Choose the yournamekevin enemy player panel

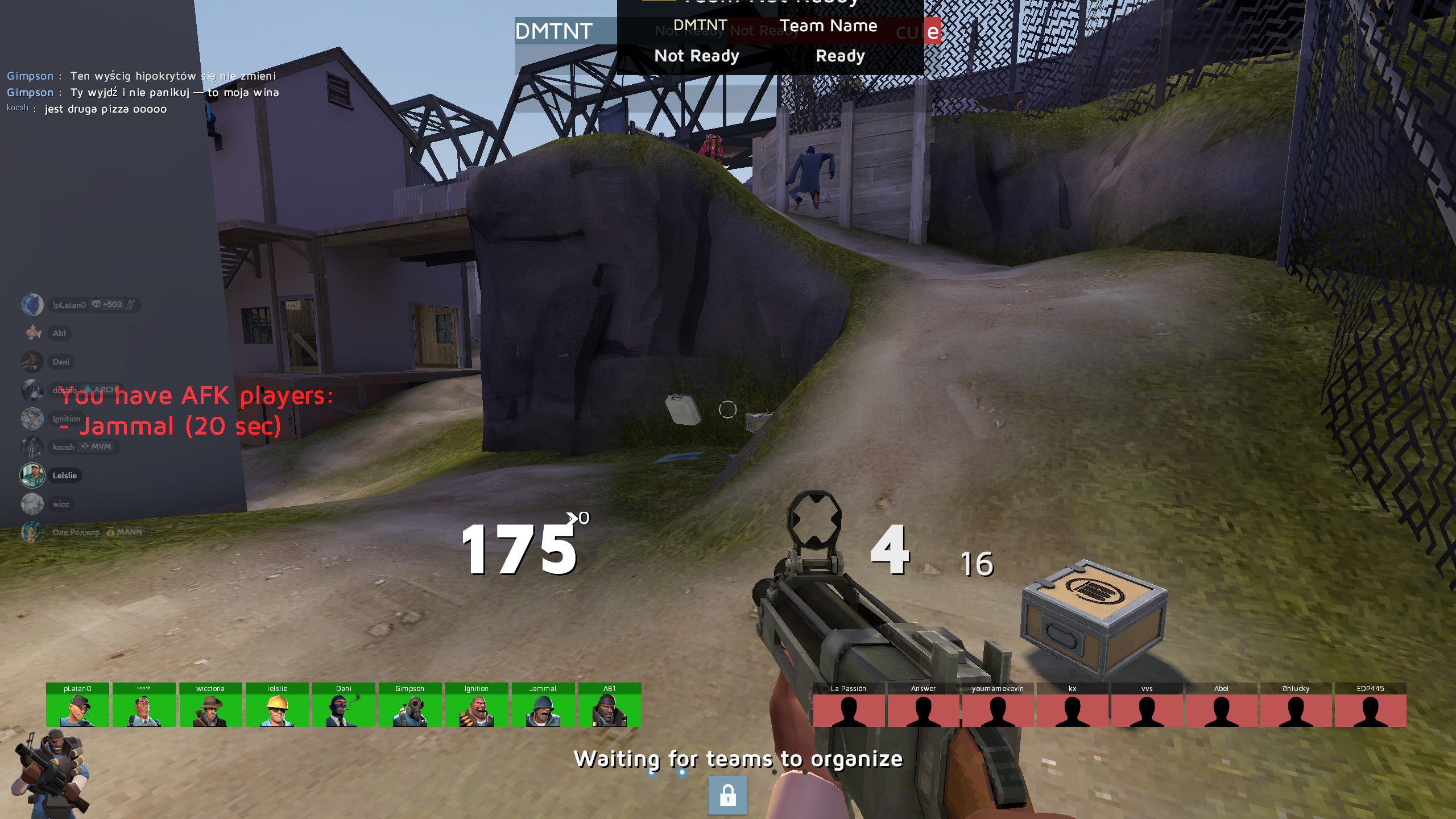998,705
